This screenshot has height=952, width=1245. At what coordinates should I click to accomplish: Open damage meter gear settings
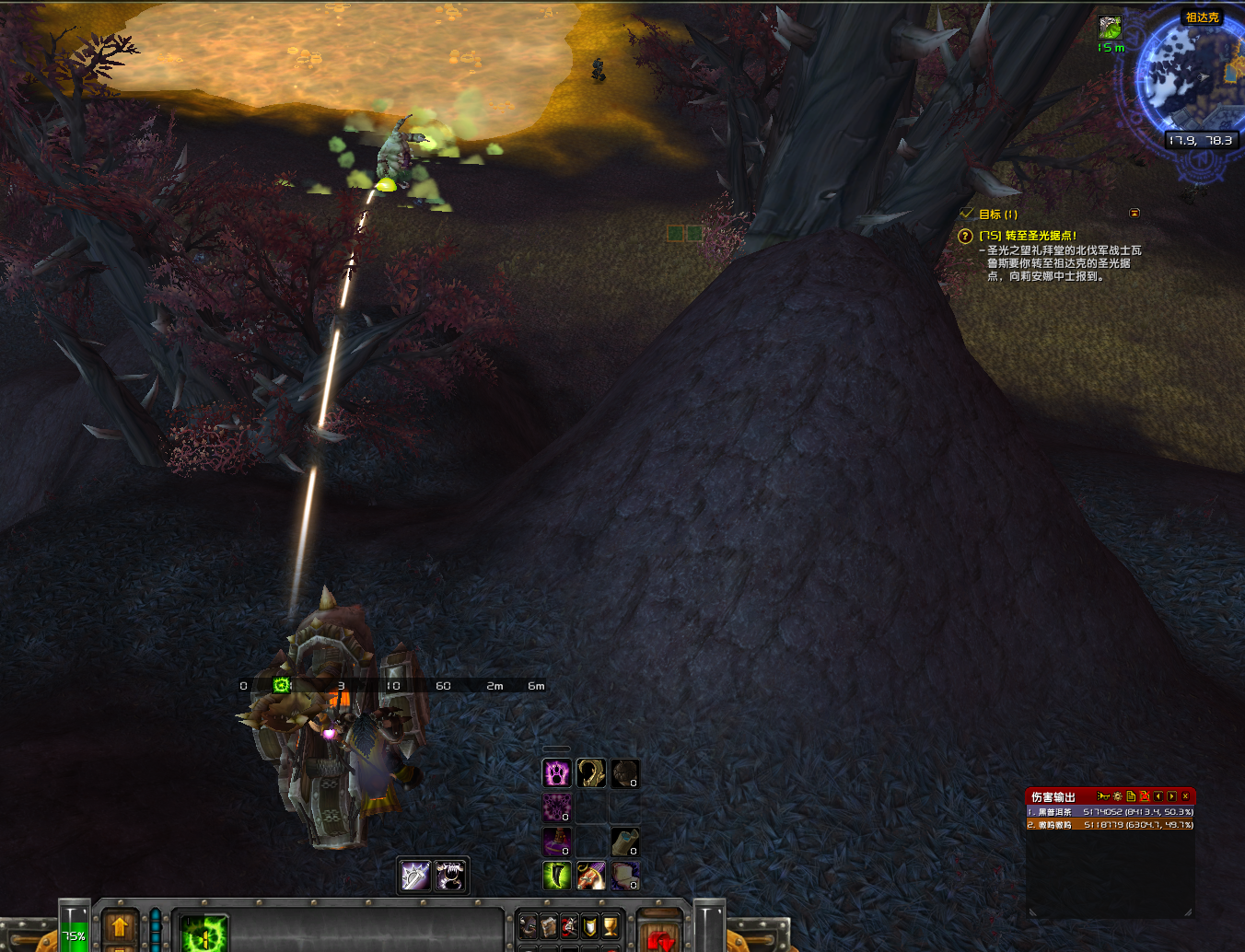(1117, 796)
